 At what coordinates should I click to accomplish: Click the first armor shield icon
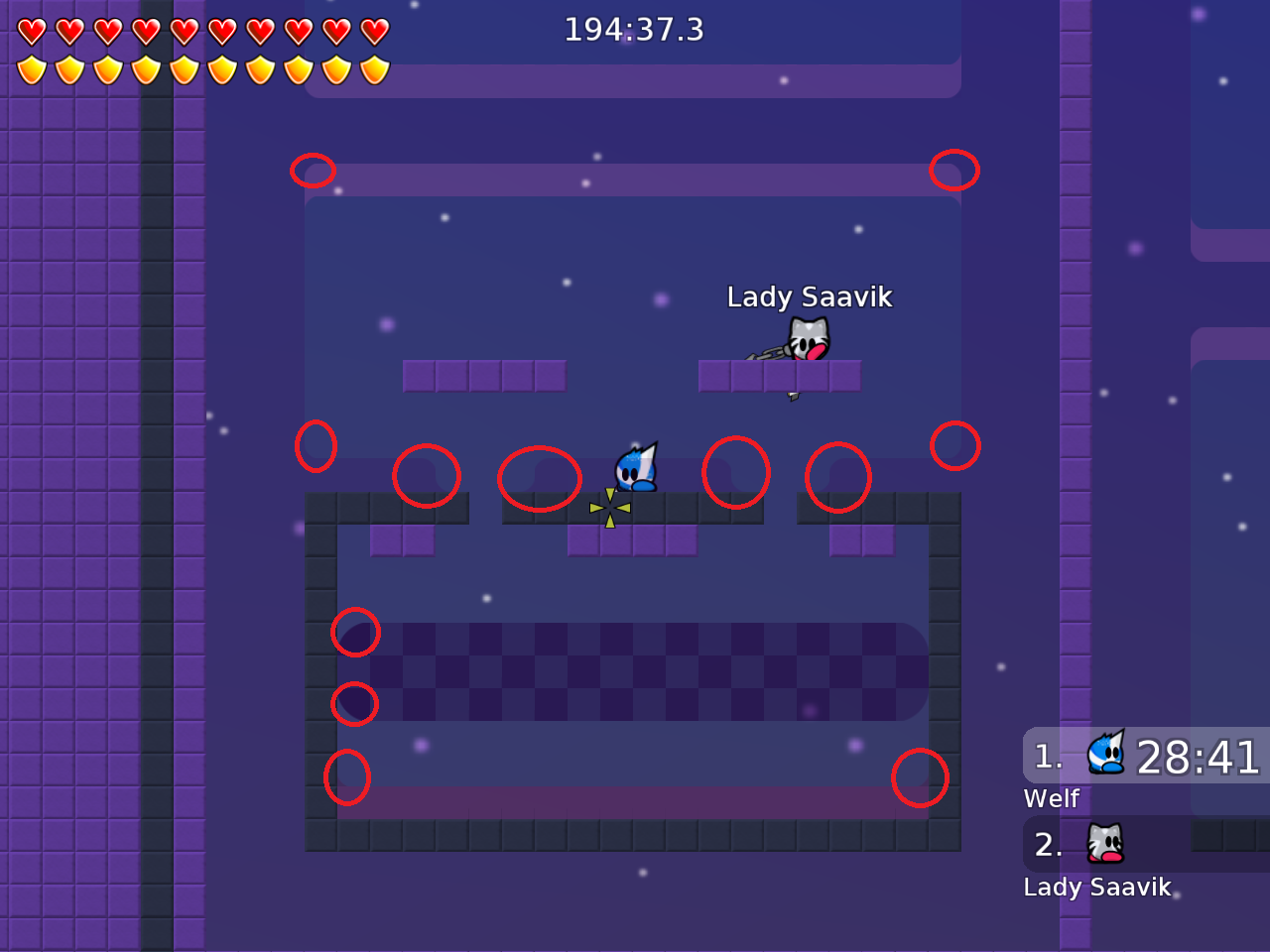30,69
